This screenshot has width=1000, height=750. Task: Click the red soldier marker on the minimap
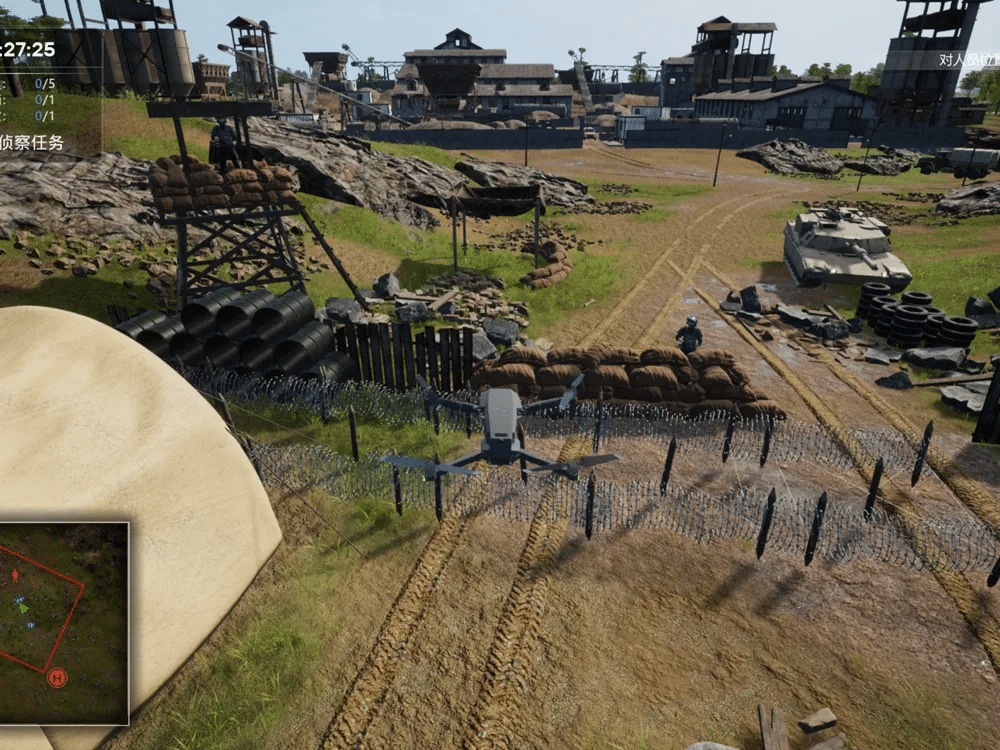coord(15,575)
